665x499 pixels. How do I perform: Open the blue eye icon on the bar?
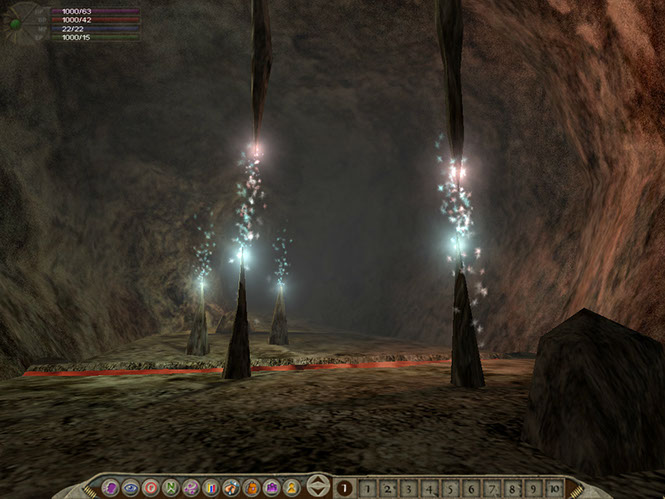tap(131, 488)
